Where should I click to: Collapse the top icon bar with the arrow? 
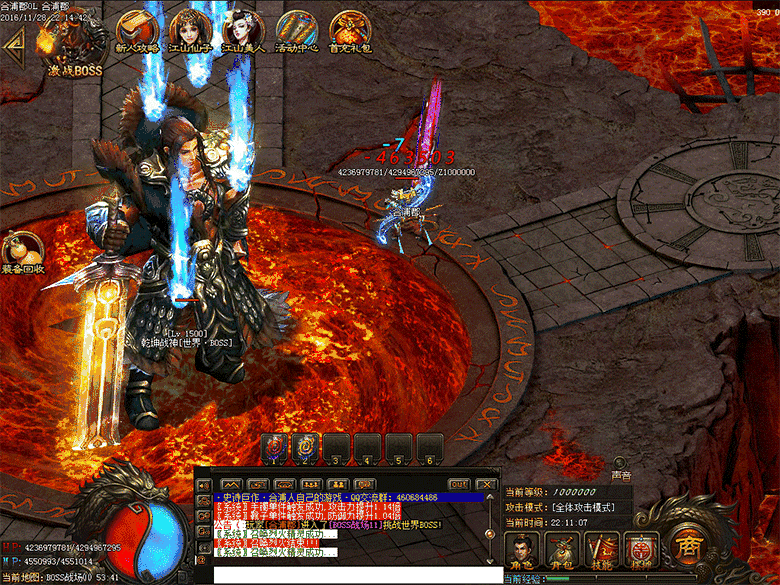pyautogui.click(x=14, y=42)
